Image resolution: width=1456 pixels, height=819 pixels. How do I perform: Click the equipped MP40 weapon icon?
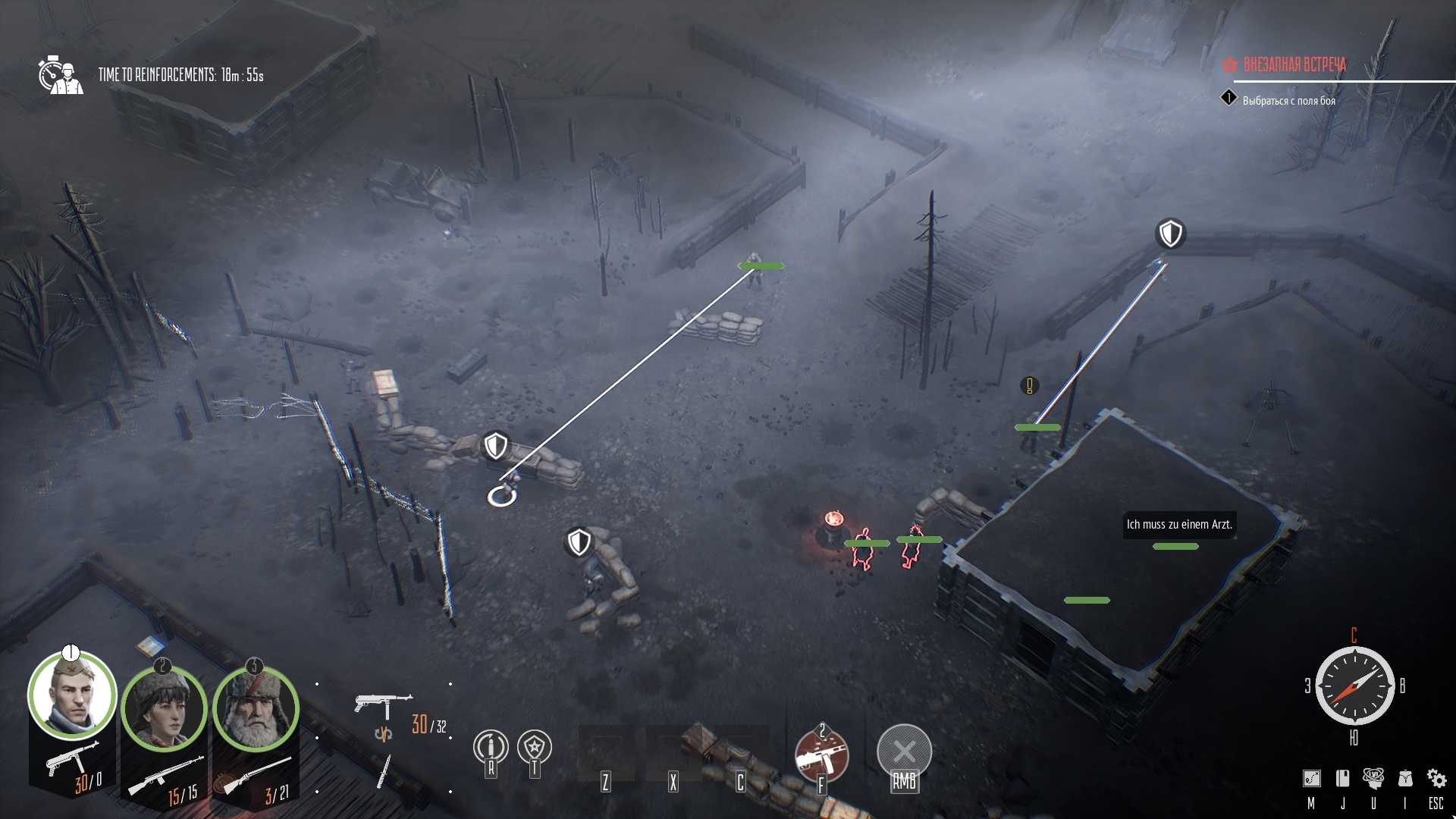tap(383, 701)
